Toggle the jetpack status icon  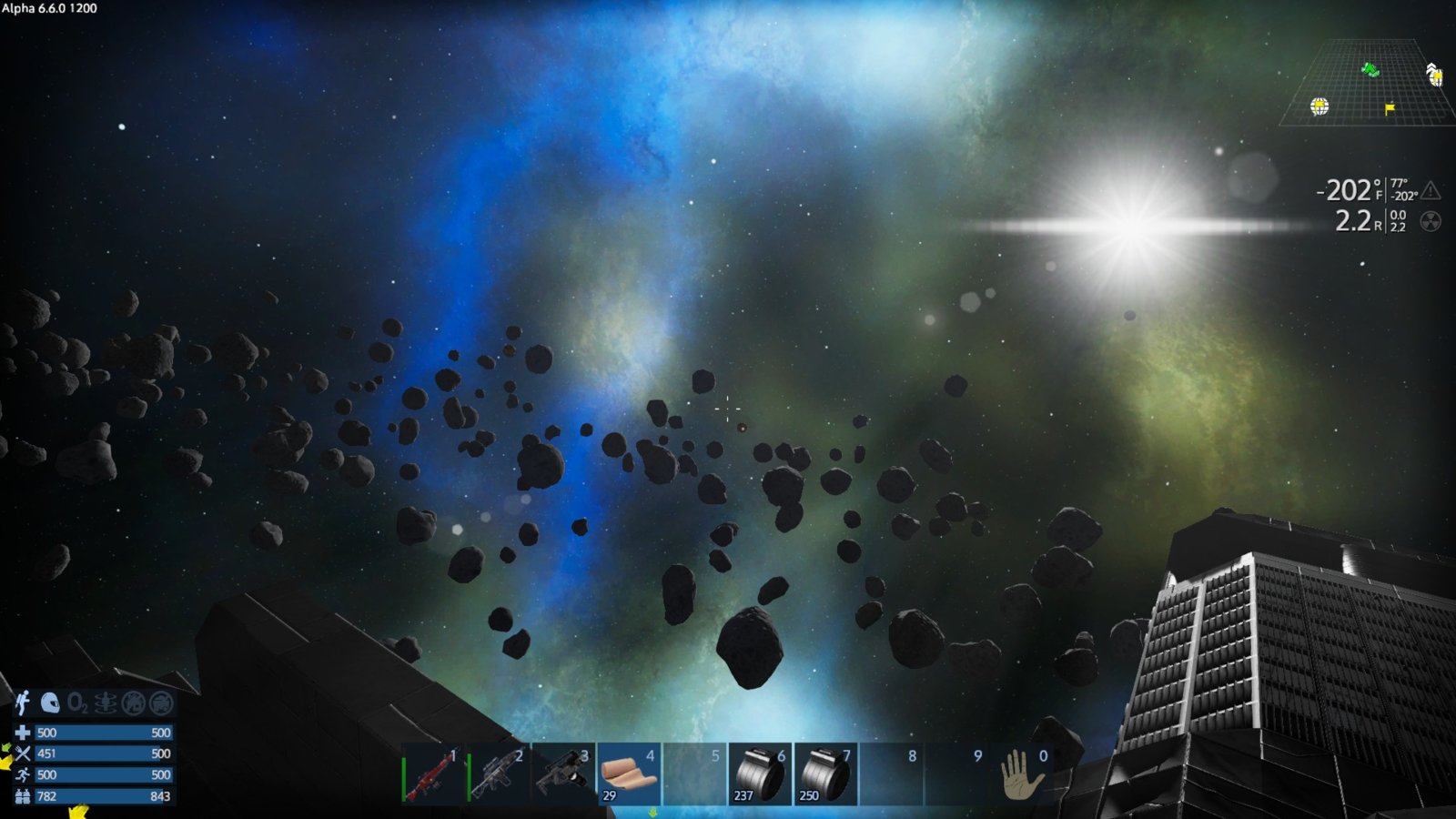coord(23,703)
